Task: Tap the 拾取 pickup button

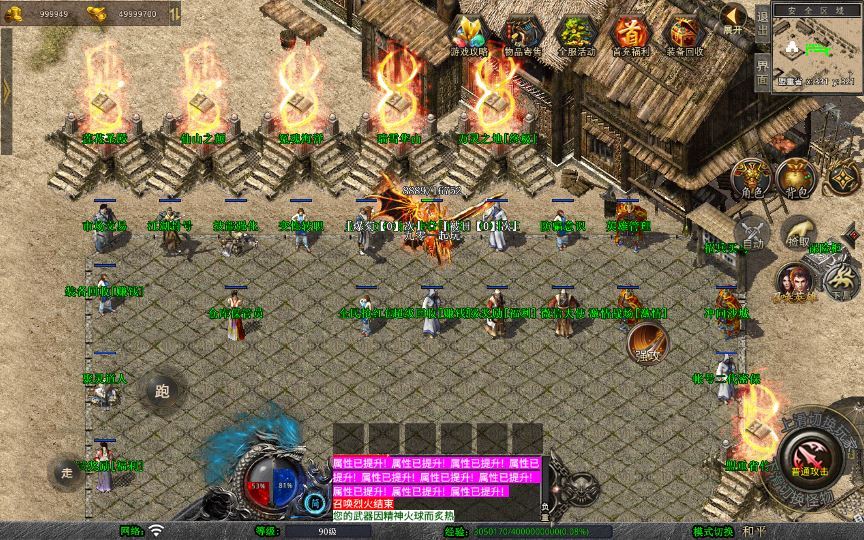Action: point(796,232)
